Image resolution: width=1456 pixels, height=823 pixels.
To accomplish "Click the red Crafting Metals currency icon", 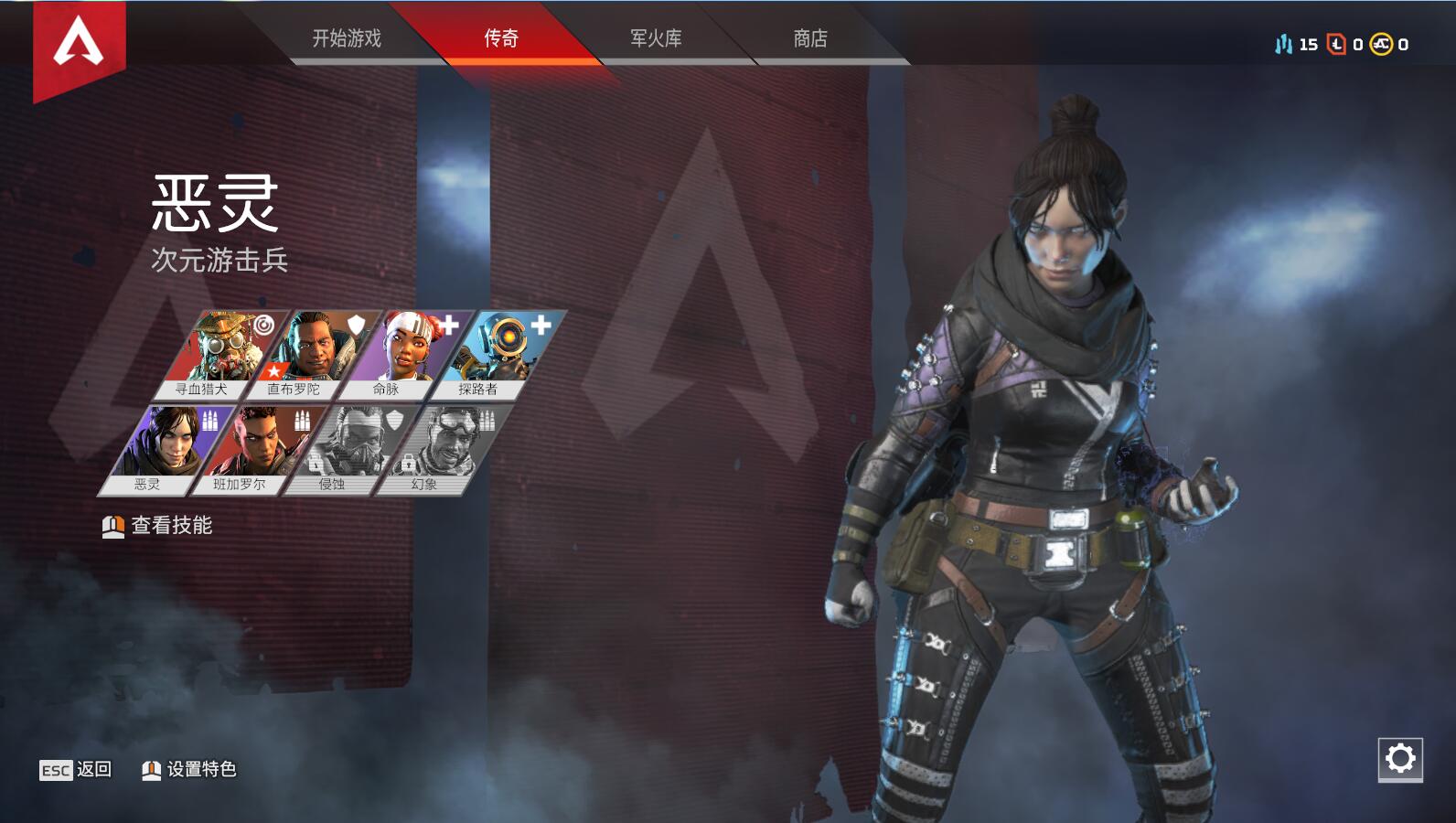I will (1336, 42).
